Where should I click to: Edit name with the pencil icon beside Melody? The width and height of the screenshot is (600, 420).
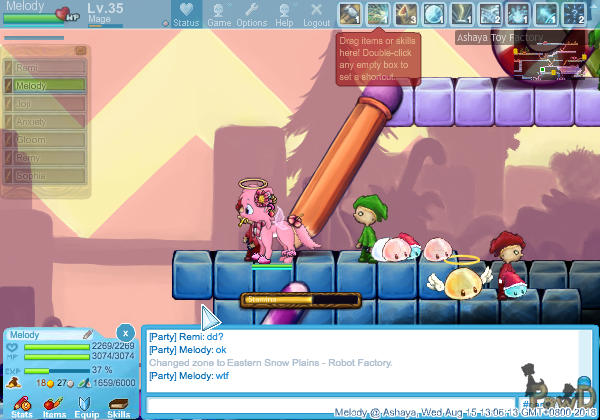[x=88, y=334]
